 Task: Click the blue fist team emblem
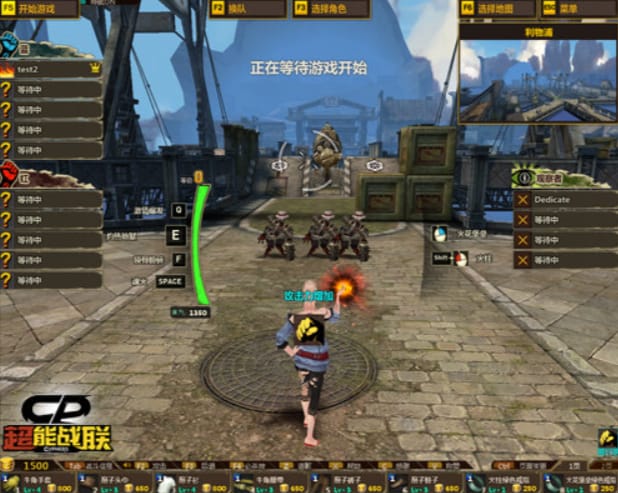(x=10, y=44)
